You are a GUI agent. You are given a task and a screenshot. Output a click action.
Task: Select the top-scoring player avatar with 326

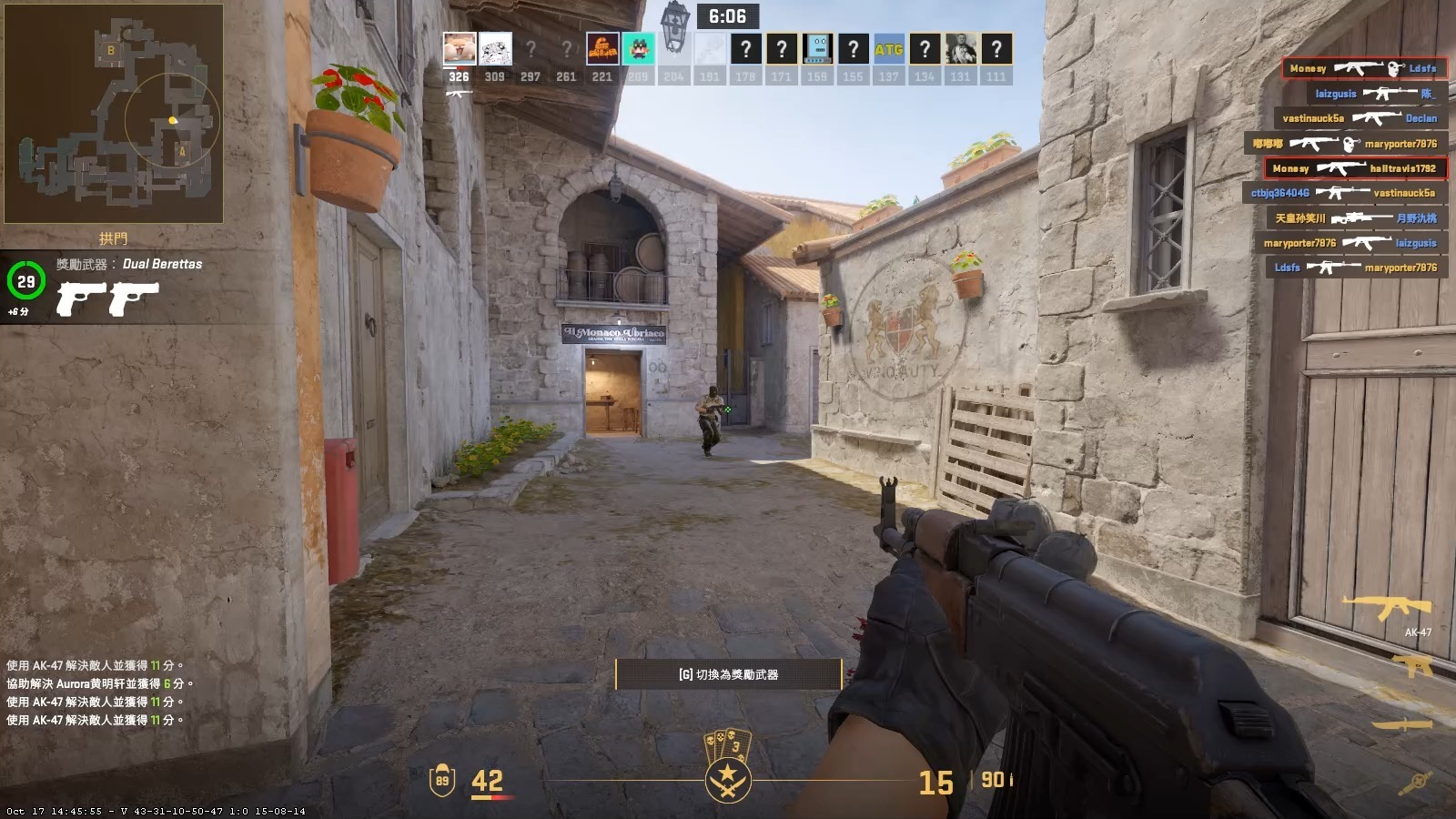(x=460, y=49)
